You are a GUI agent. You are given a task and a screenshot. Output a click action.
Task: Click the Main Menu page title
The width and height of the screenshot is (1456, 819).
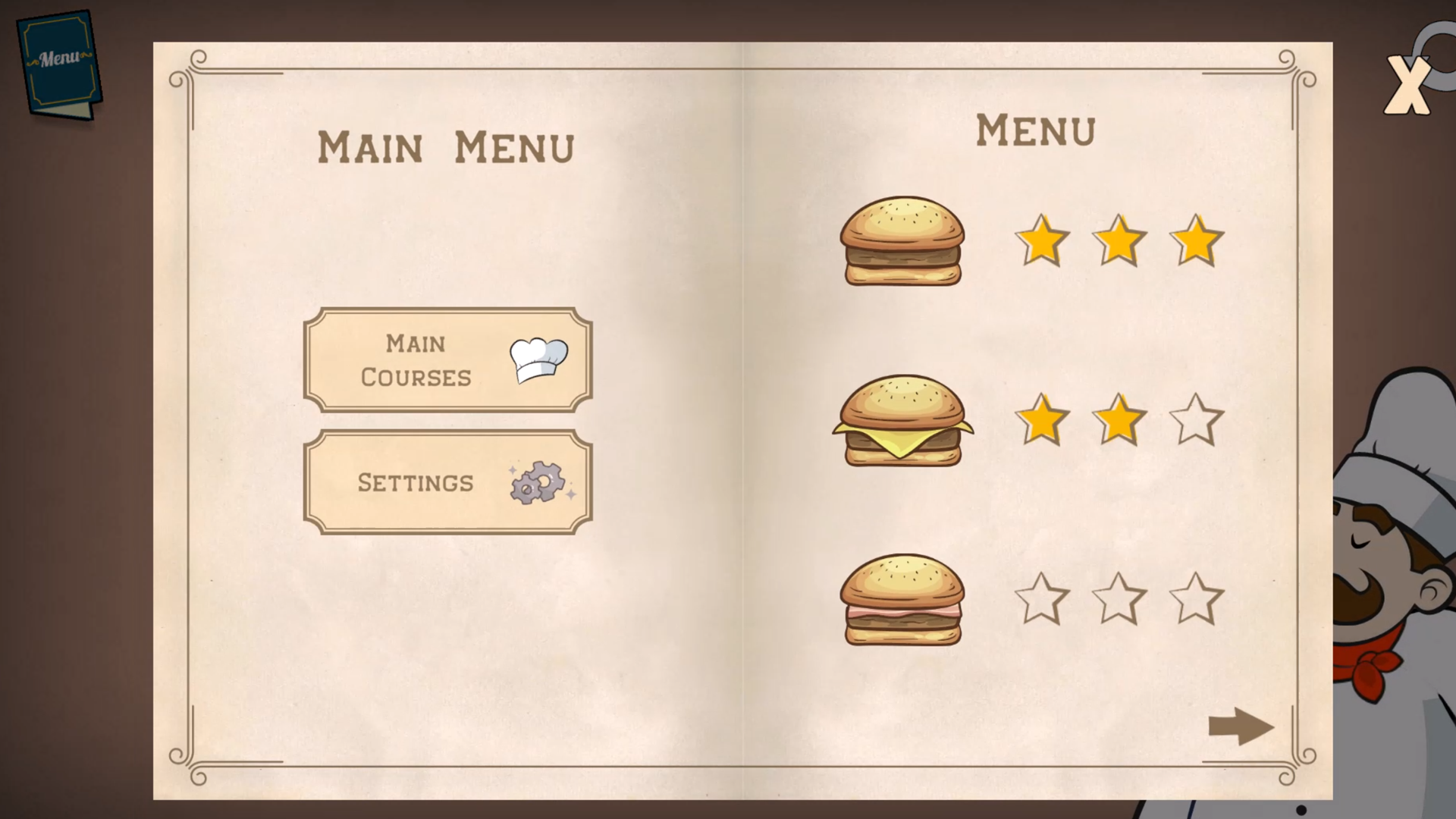point(447,146)
